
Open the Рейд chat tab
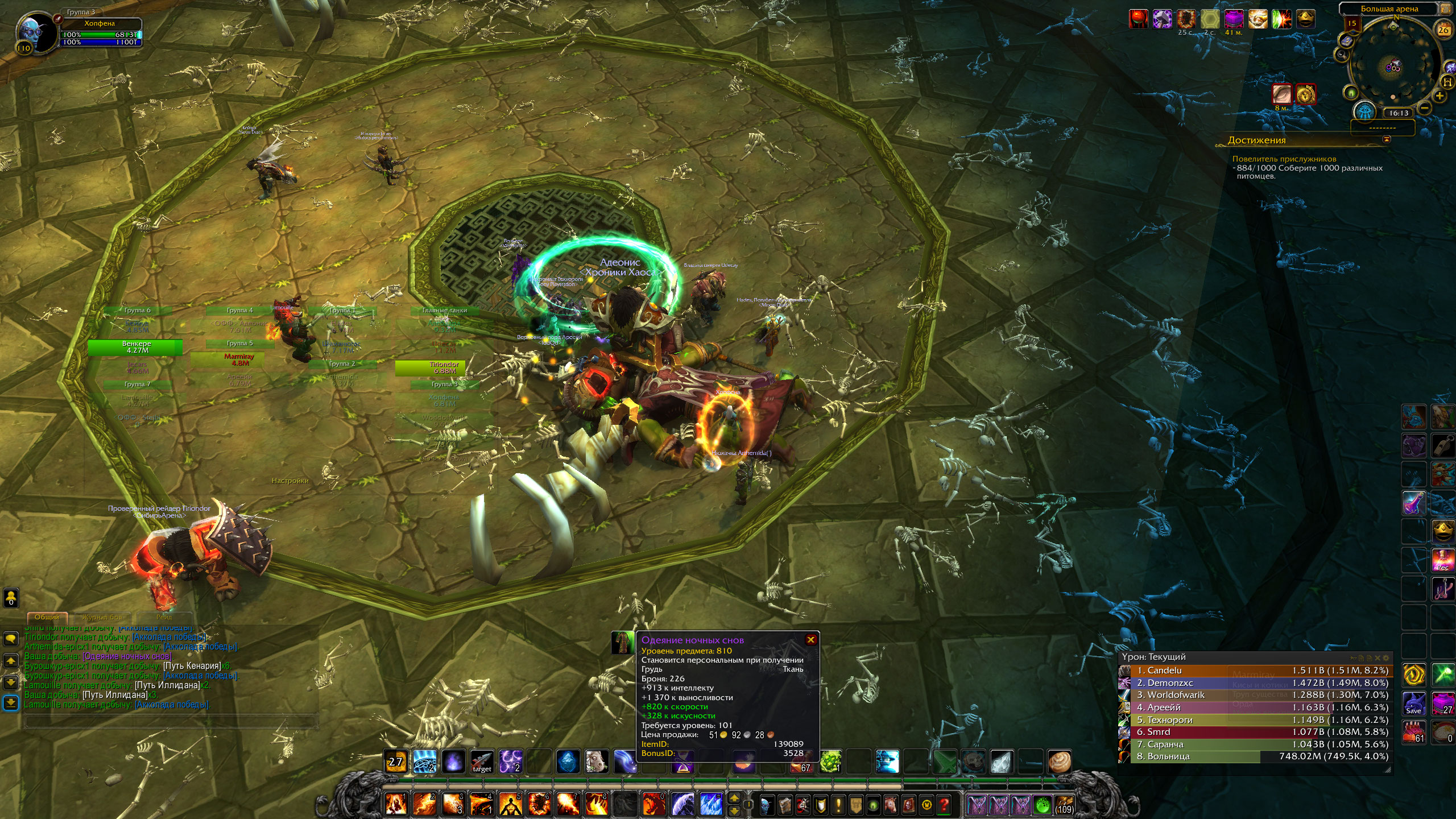164,617
